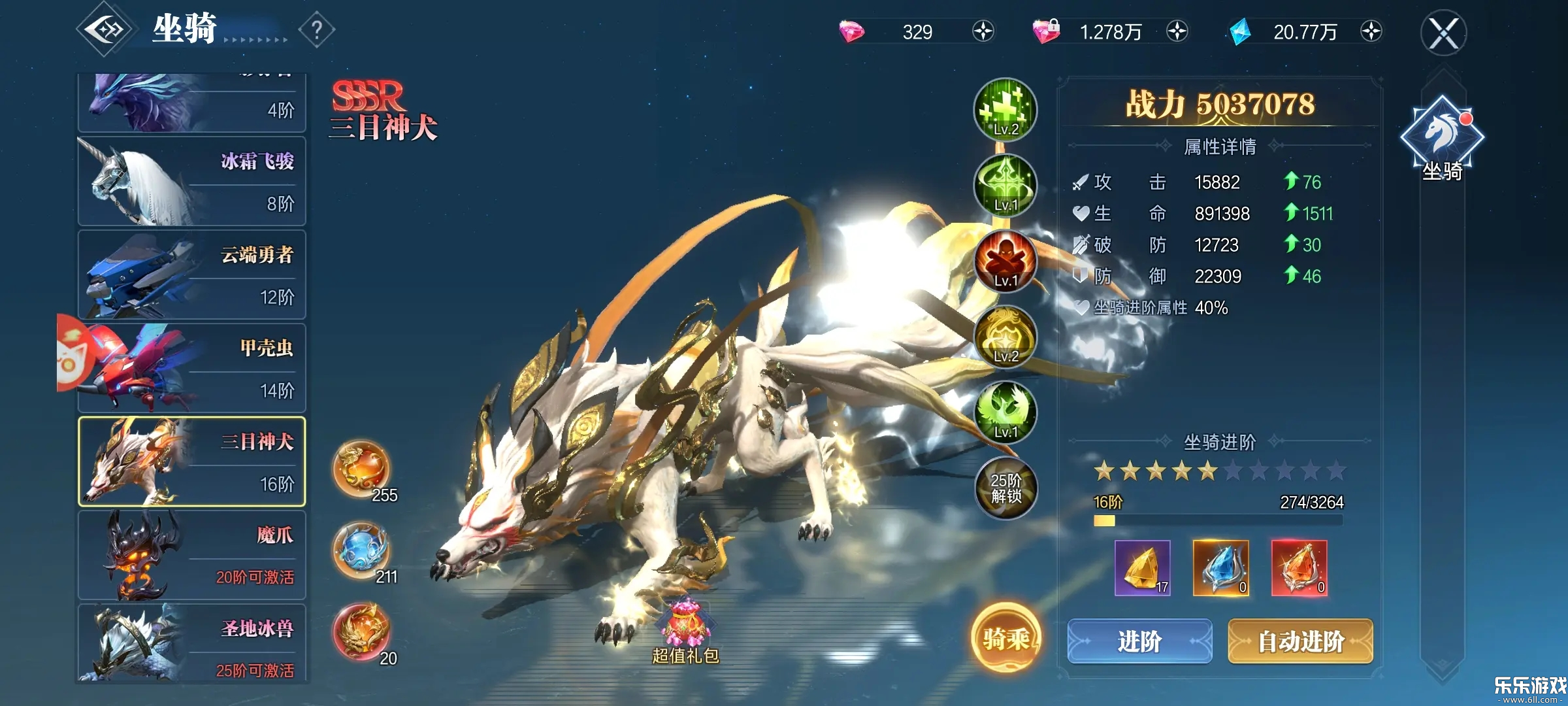Go back using the top-left arrow button
The image size is (1568, 706).
tap(105, 29)
